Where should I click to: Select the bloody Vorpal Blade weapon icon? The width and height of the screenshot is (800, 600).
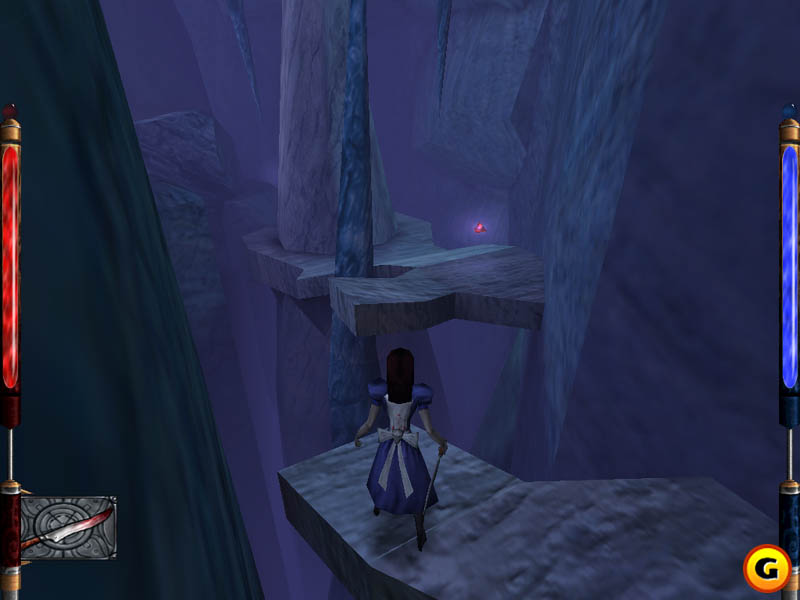tap(67, 527)
